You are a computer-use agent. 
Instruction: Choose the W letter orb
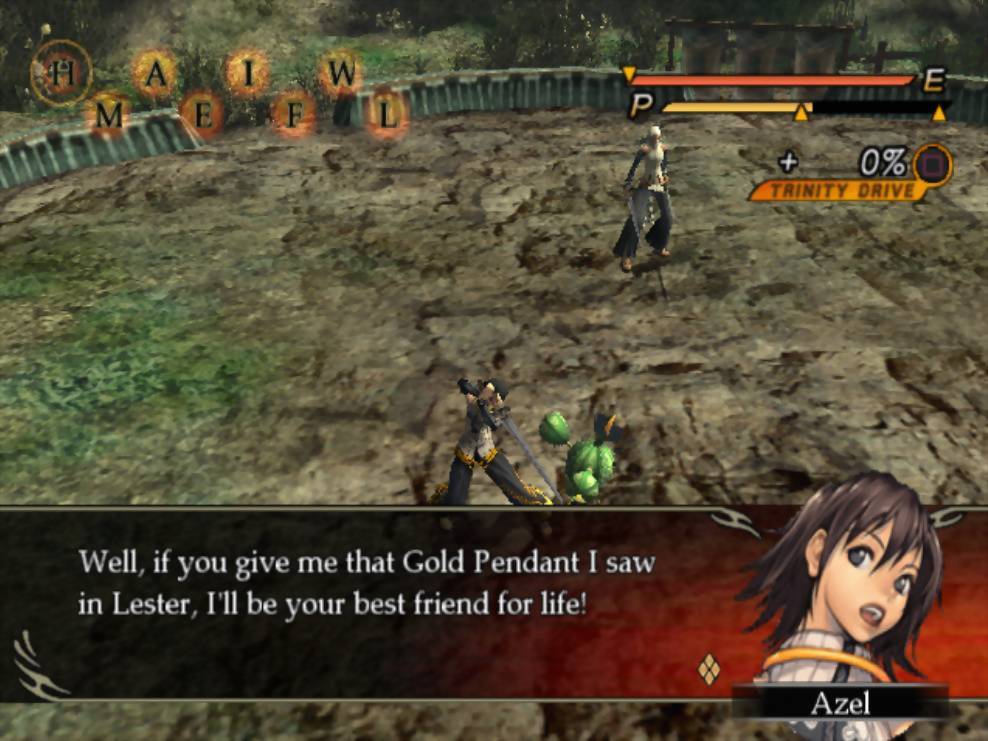click(341, 72)
